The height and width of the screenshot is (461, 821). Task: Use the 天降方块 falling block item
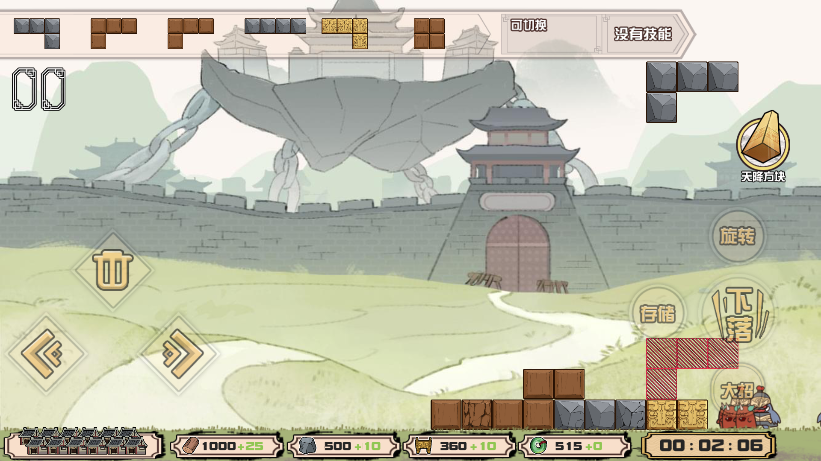pyautogui.click(x=763, y=145)
